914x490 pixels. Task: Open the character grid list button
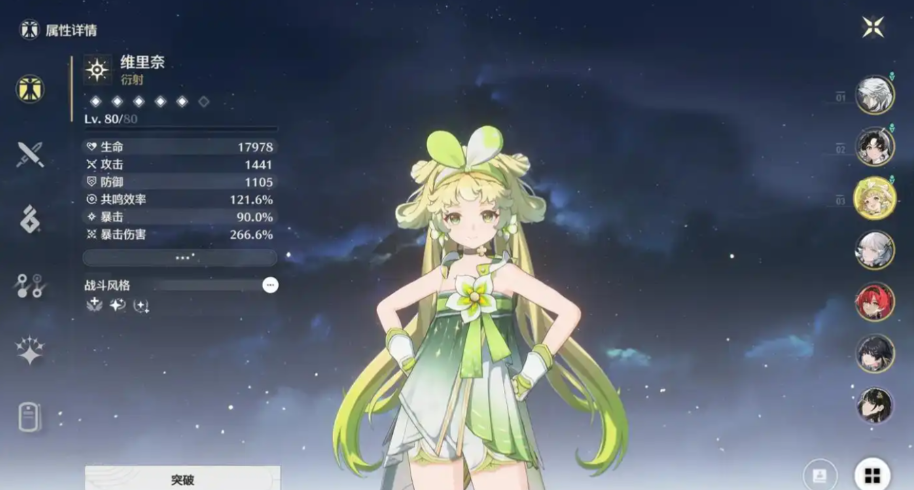(872, 475)
